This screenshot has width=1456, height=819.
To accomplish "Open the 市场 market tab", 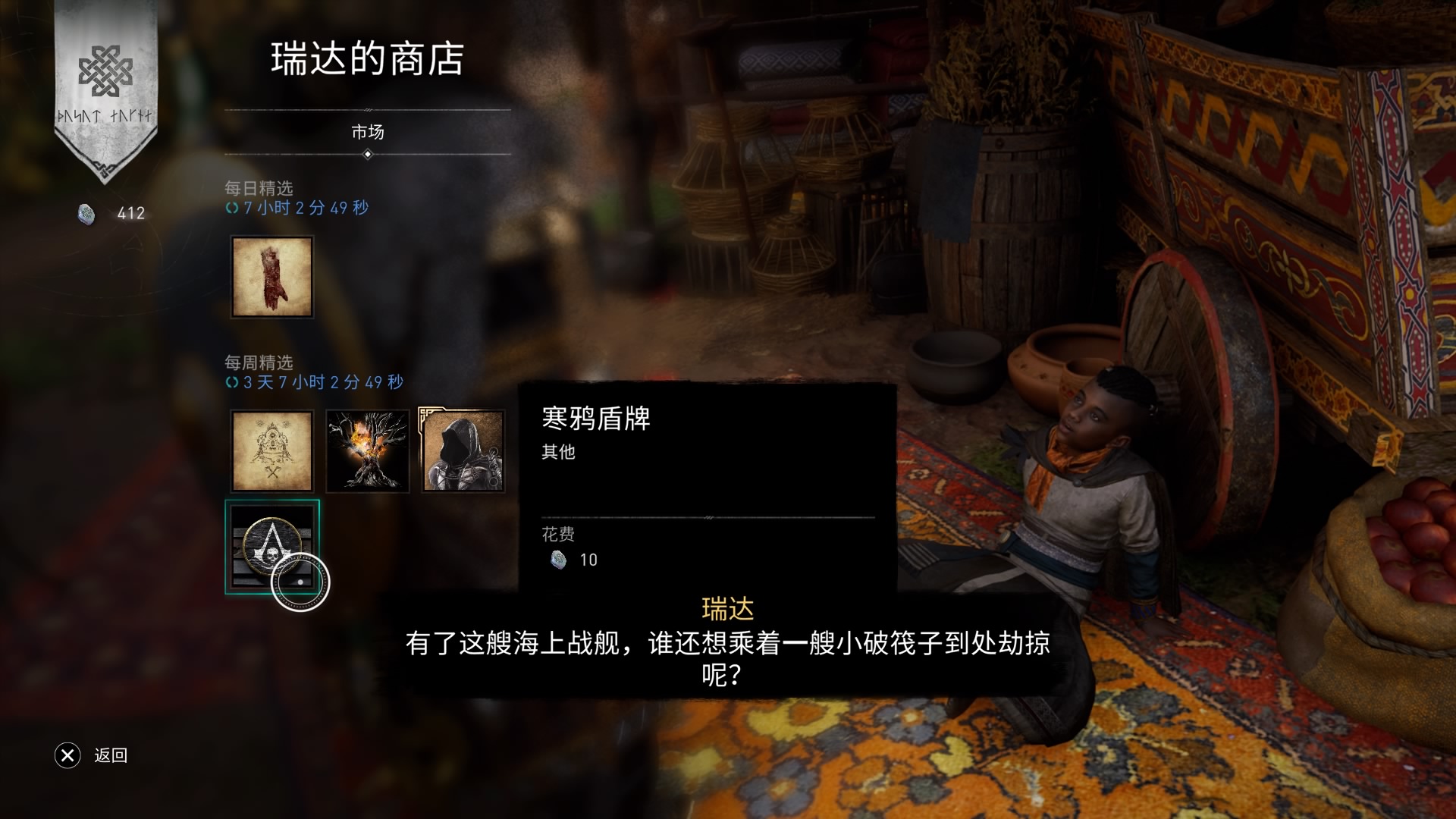I will (368, 133).
